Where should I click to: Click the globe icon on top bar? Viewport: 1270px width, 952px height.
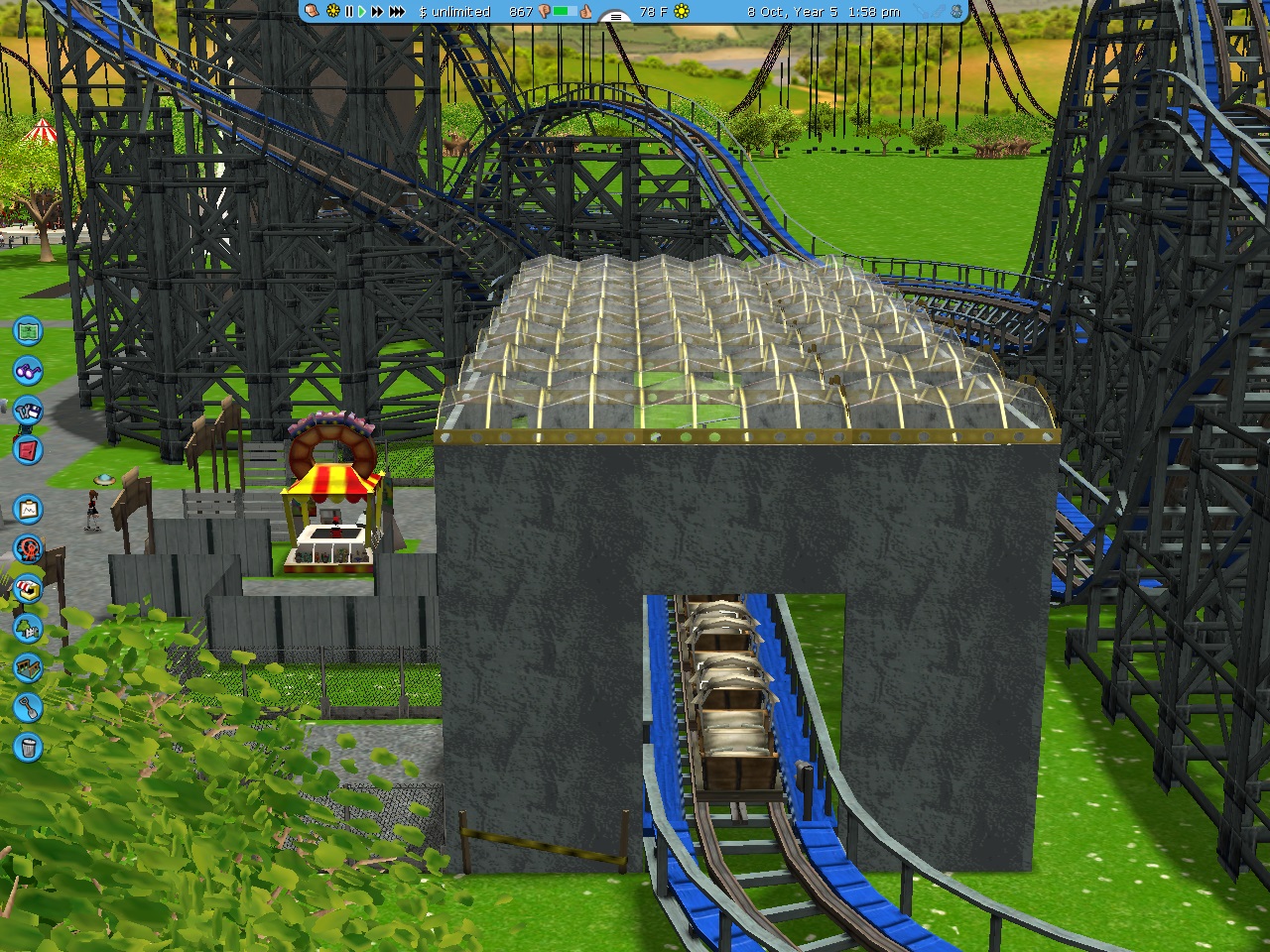pyautogui.click(x=955, y=12)
